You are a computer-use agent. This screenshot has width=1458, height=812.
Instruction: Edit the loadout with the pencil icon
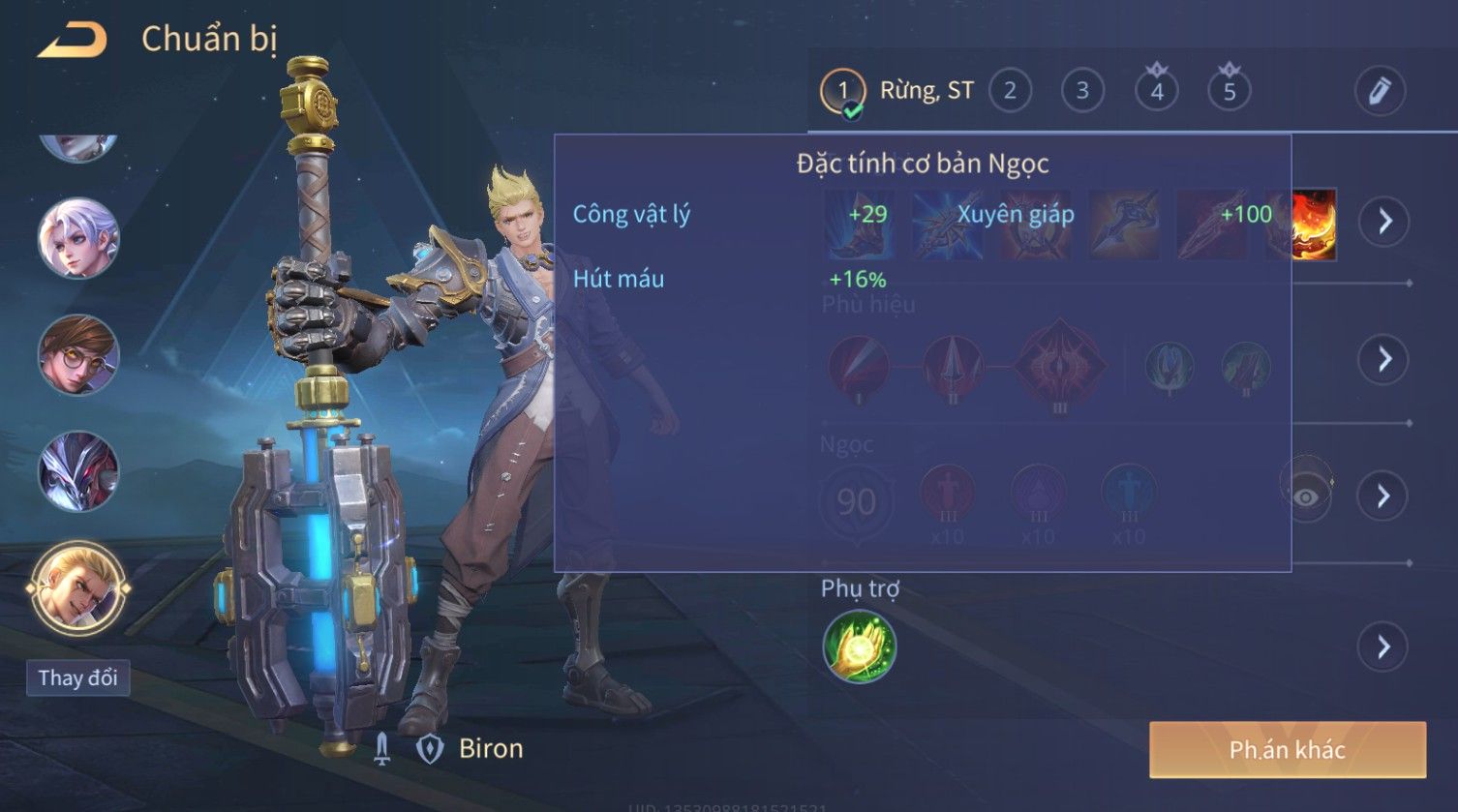(x=1379, y=91)
